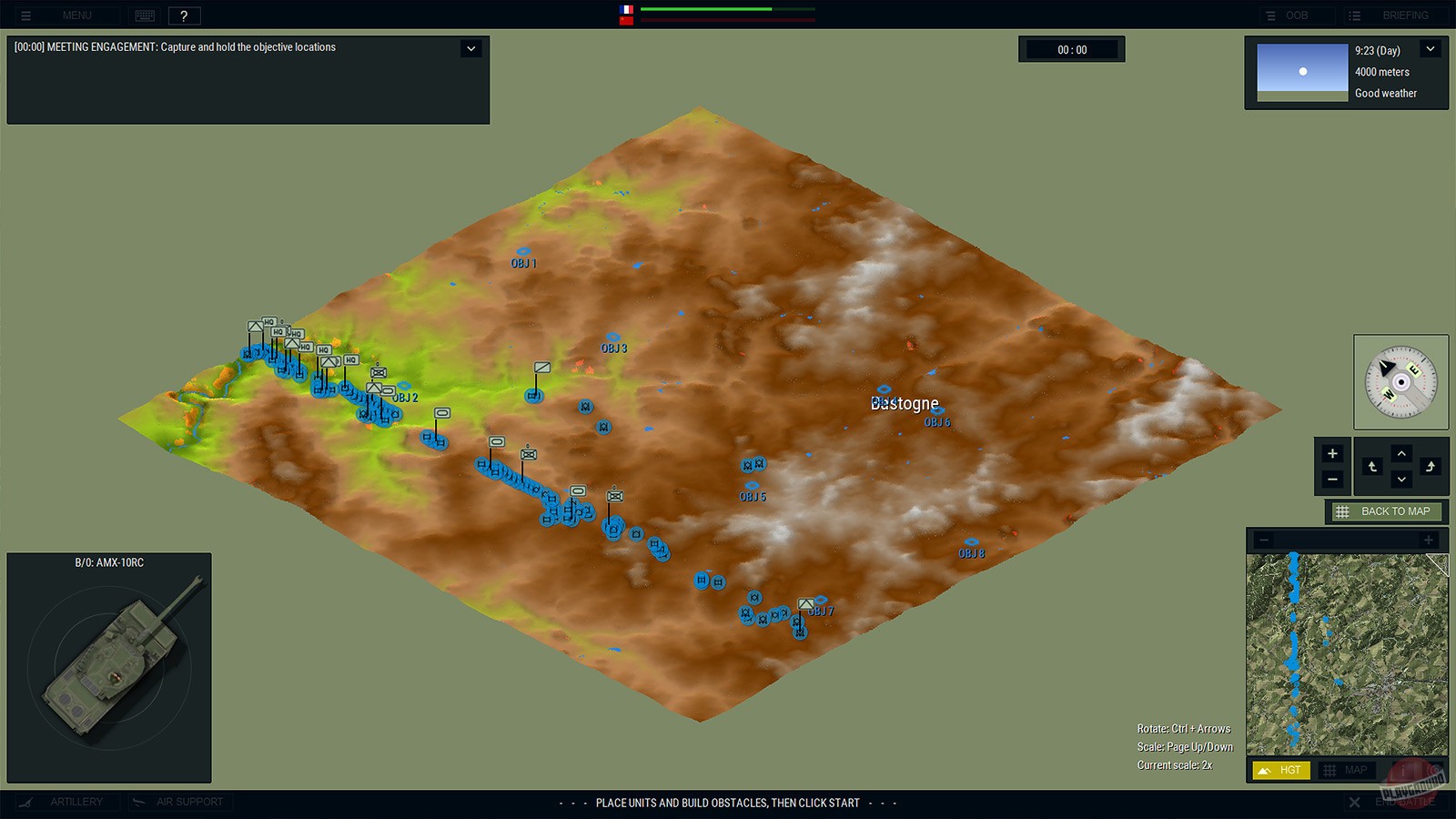Click BACK TO MAP button
The image size is (1456, 819).
pos(1384,511)
